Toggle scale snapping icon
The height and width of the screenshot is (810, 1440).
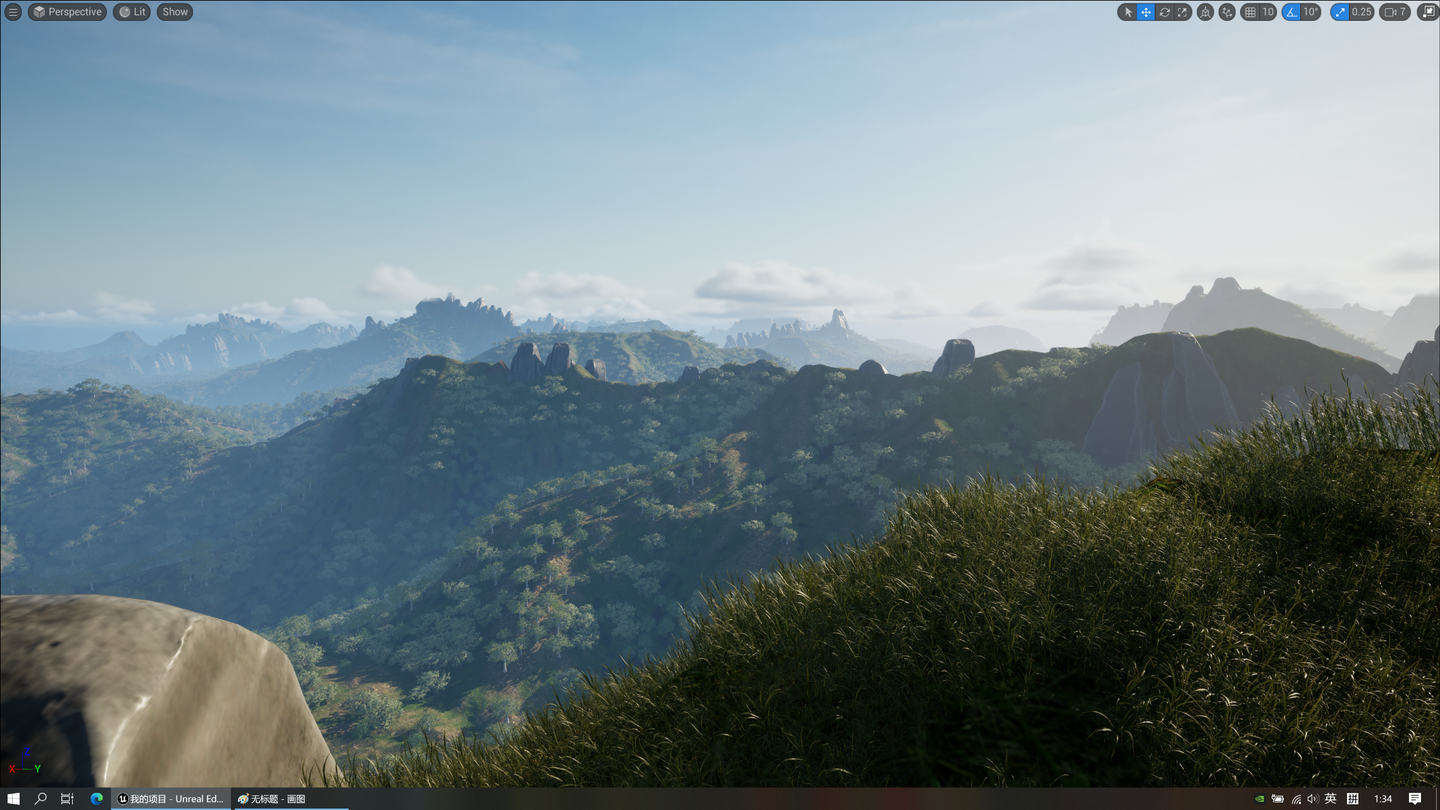pyautogui.click(x=1340, y=12)
